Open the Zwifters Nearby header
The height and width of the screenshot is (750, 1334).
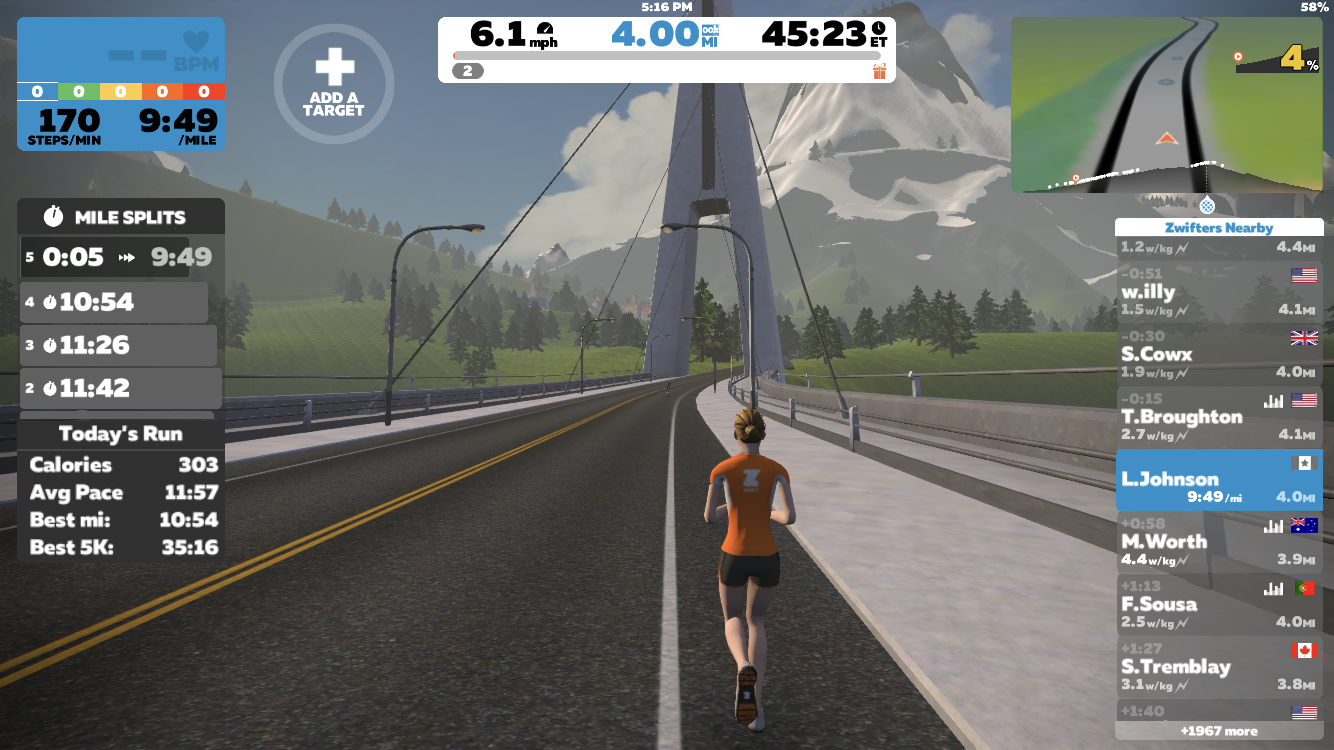click(1218, 228)
